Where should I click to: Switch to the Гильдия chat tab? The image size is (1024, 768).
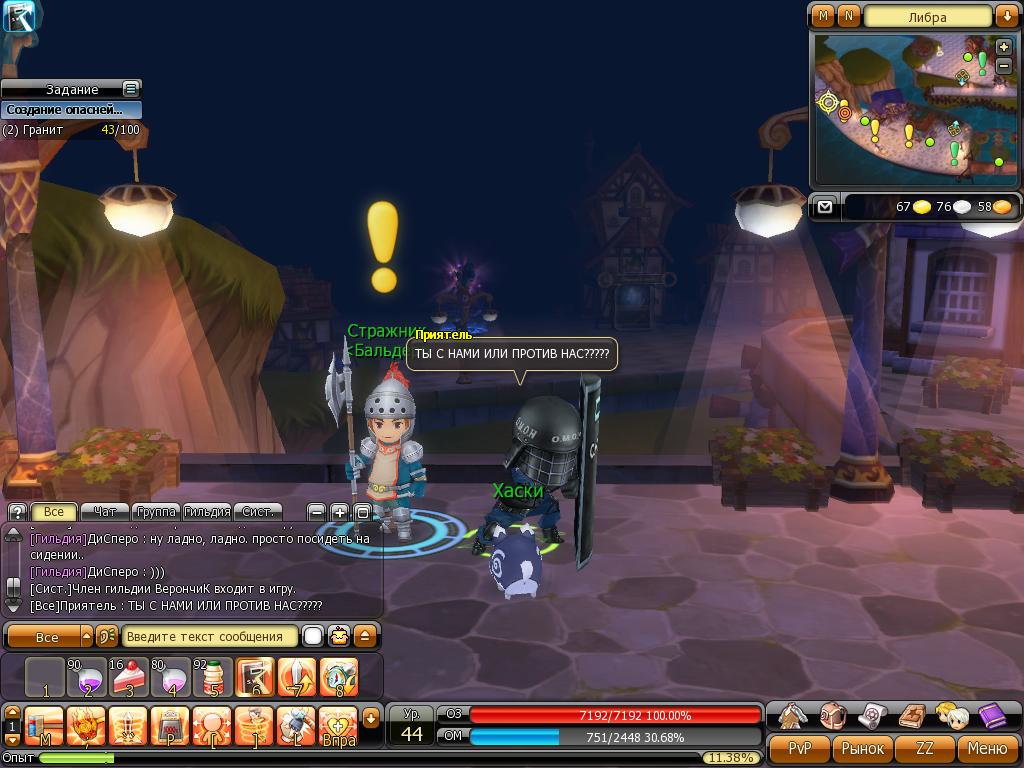[207, 512]
